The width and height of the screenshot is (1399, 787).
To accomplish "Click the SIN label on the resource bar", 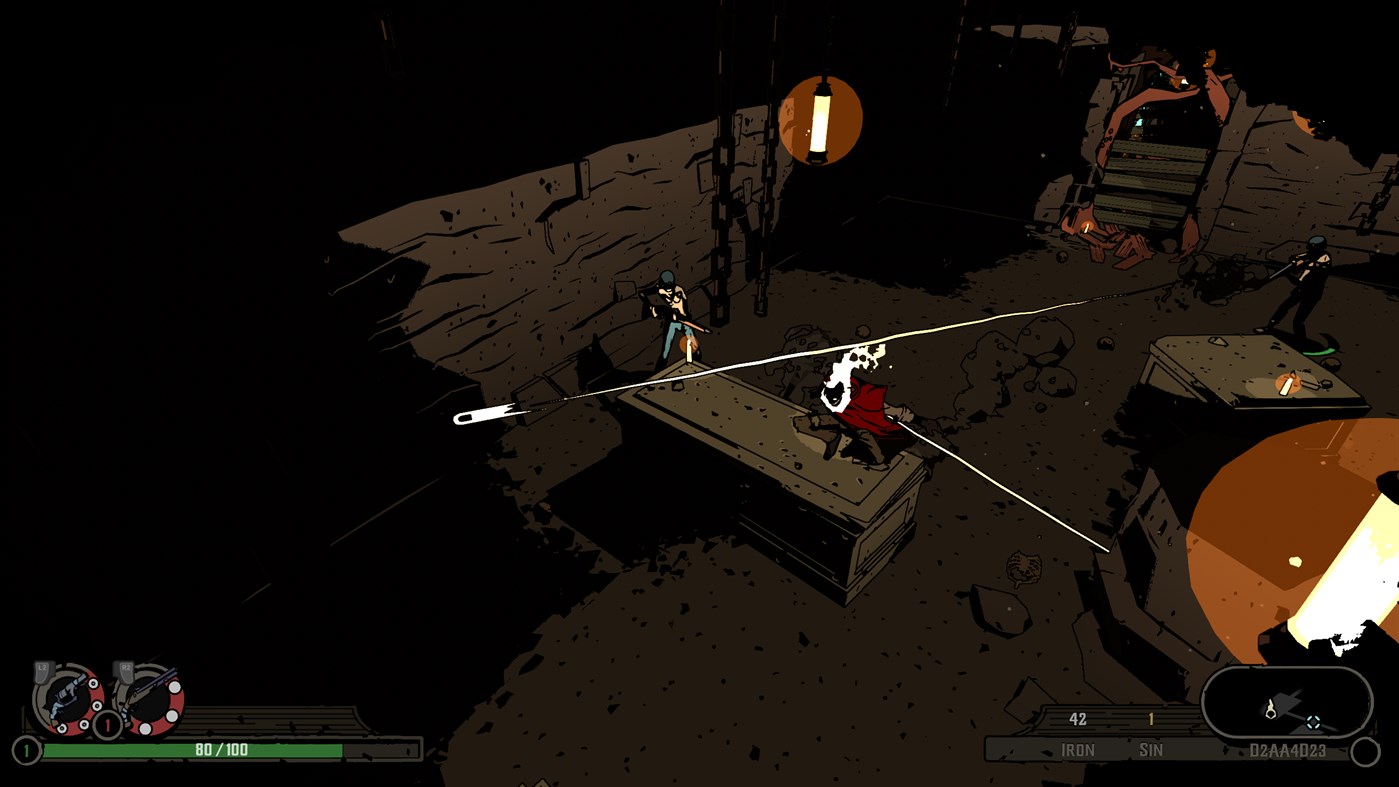I will click(x=1151, y=749).
